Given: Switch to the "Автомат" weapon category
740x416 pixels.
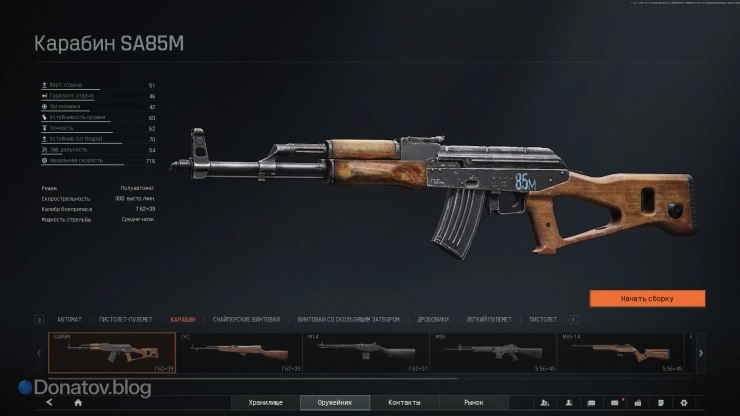Looking at the screenshot, I should pos(69,319).
